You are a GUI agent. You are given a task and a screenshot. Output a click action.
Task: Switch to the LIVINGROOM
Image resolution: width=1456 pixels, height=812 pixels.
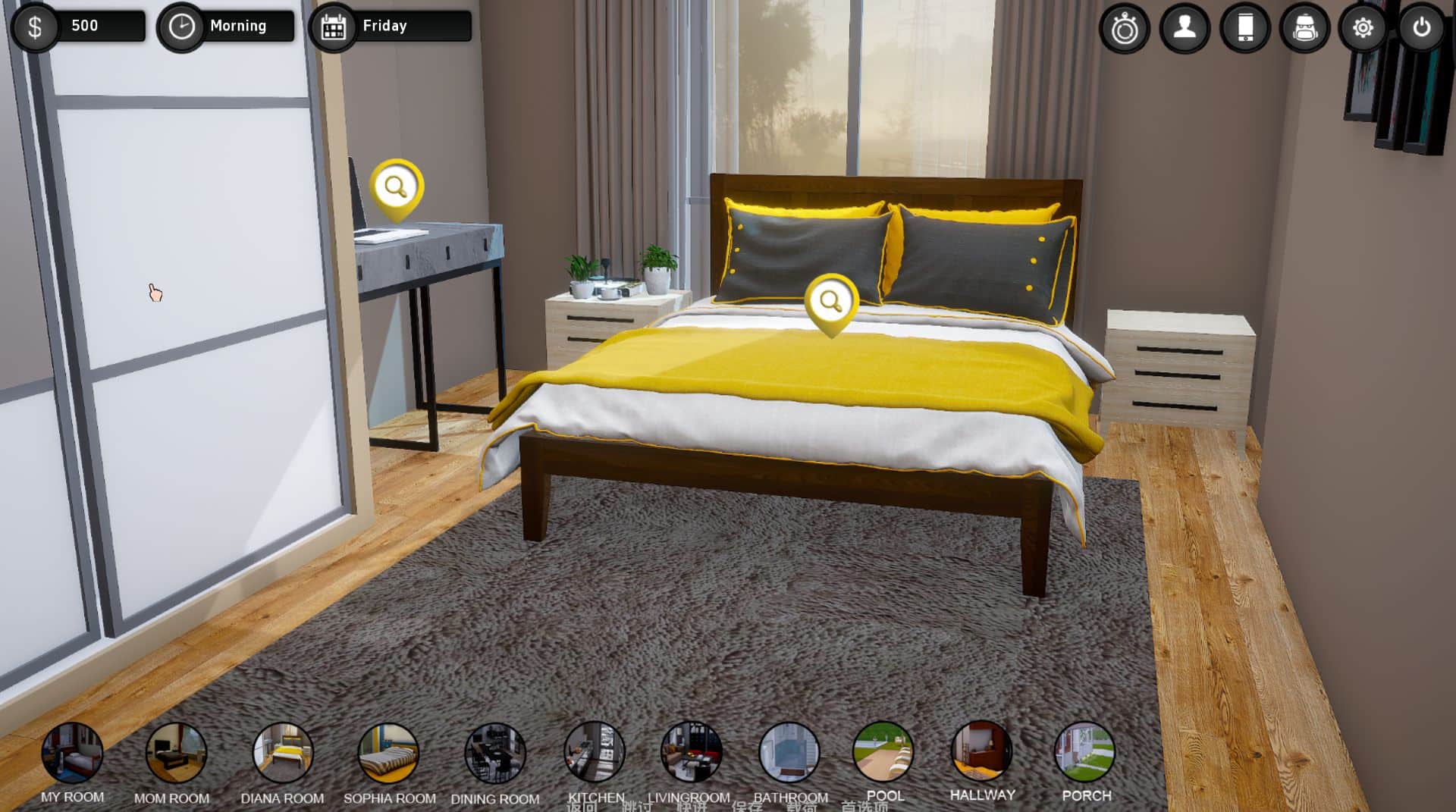(691, 751)
